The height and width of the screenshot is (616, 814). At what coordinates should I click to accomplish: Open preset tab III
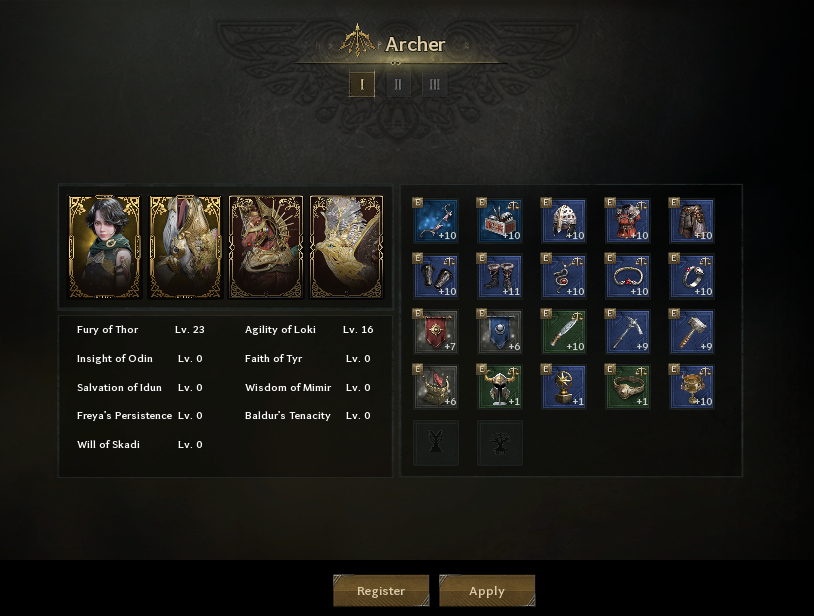[x=434, y=84]
